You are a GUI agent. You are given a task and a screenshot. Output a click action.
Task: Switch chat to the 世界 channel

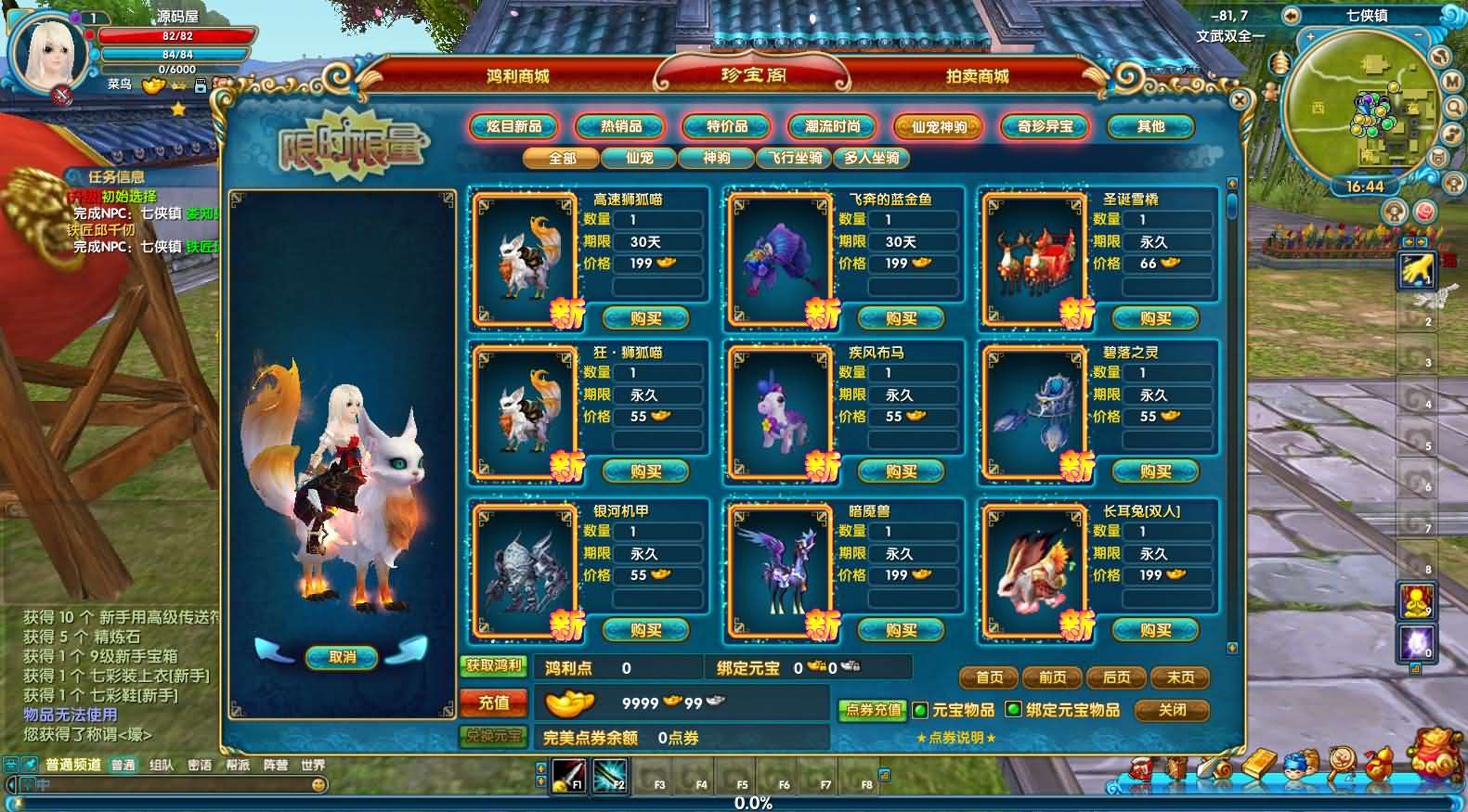313,765
